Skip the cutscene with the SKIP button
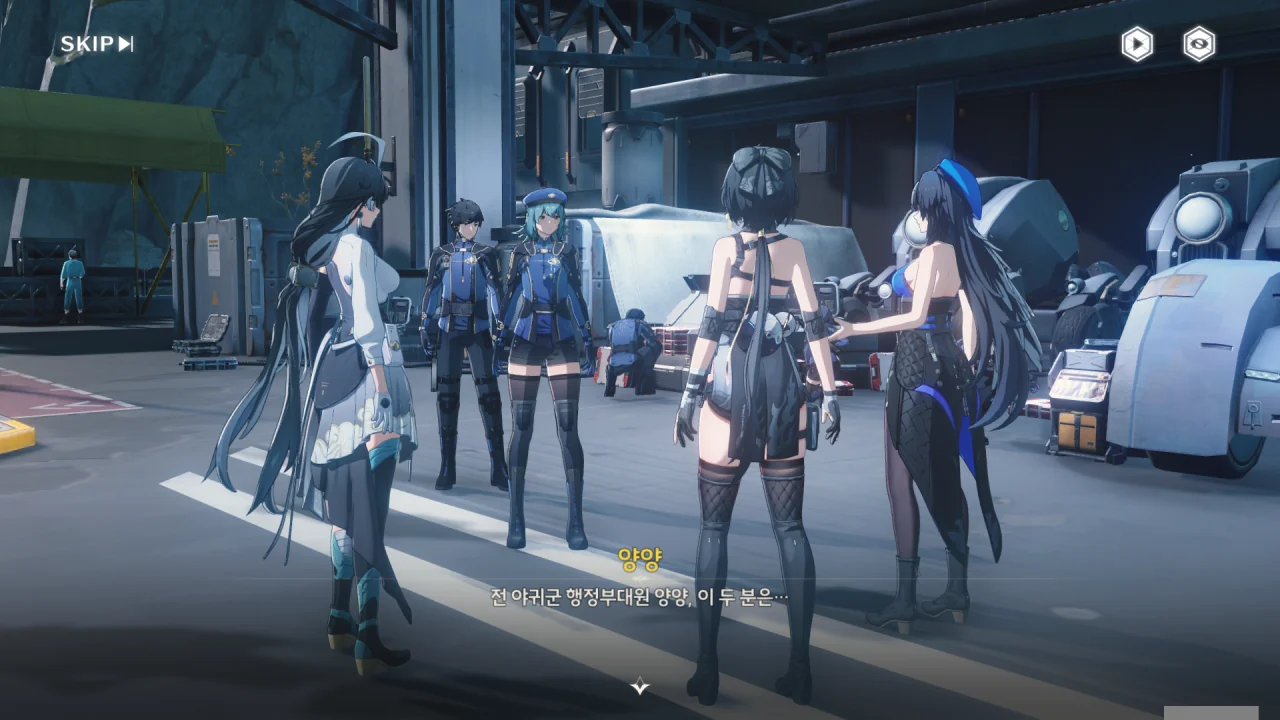Screen dimensions: 1280x720 [96, 44]
